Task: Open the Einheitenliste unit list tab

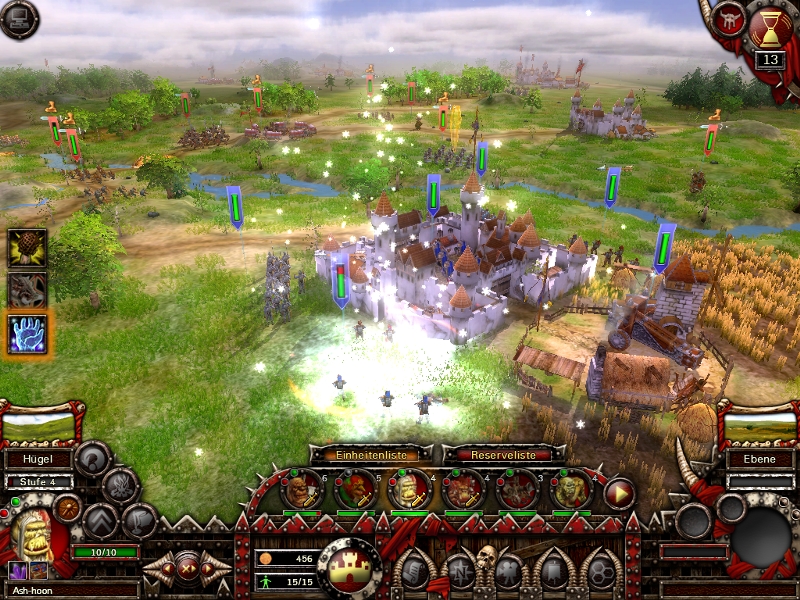Action: click(371, 454)
